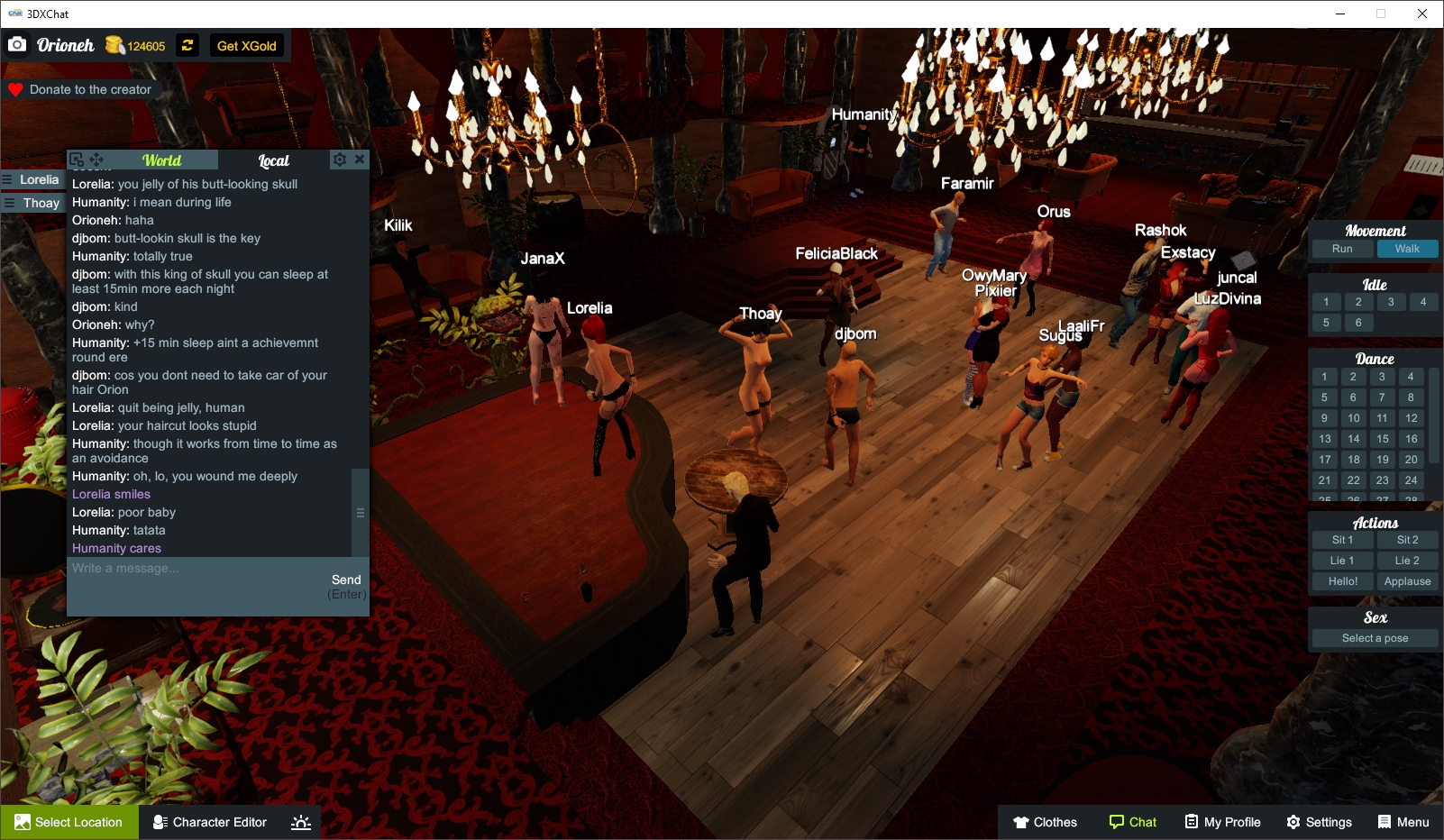Image resolution: width=1444 pixels, height=840 pixels.
Task: Click the Write a message field
Action: [180, 569]
